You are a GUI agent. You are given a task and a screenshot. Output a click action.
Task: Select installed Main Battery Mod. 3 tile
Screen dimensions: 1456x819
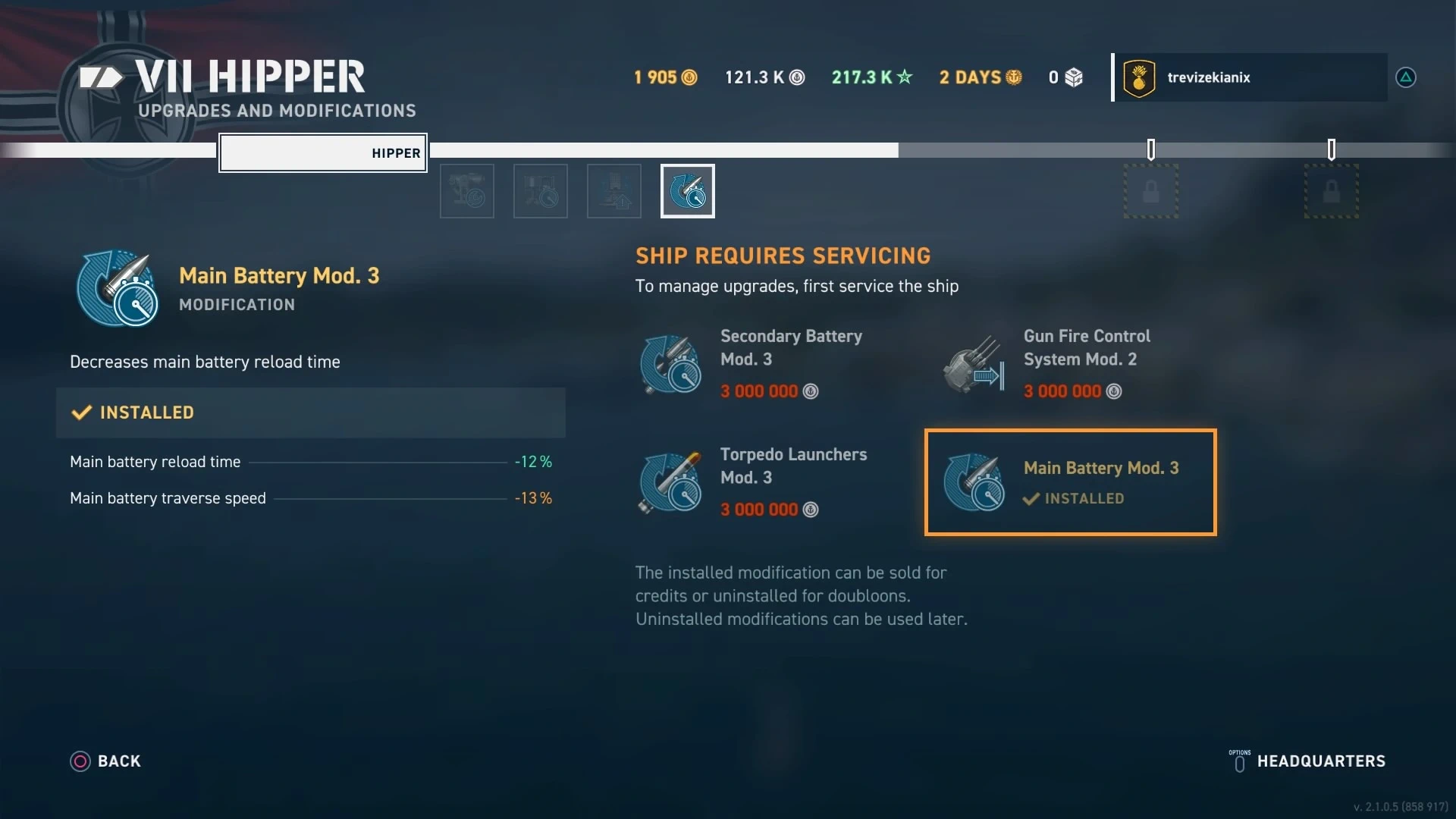1070,482
